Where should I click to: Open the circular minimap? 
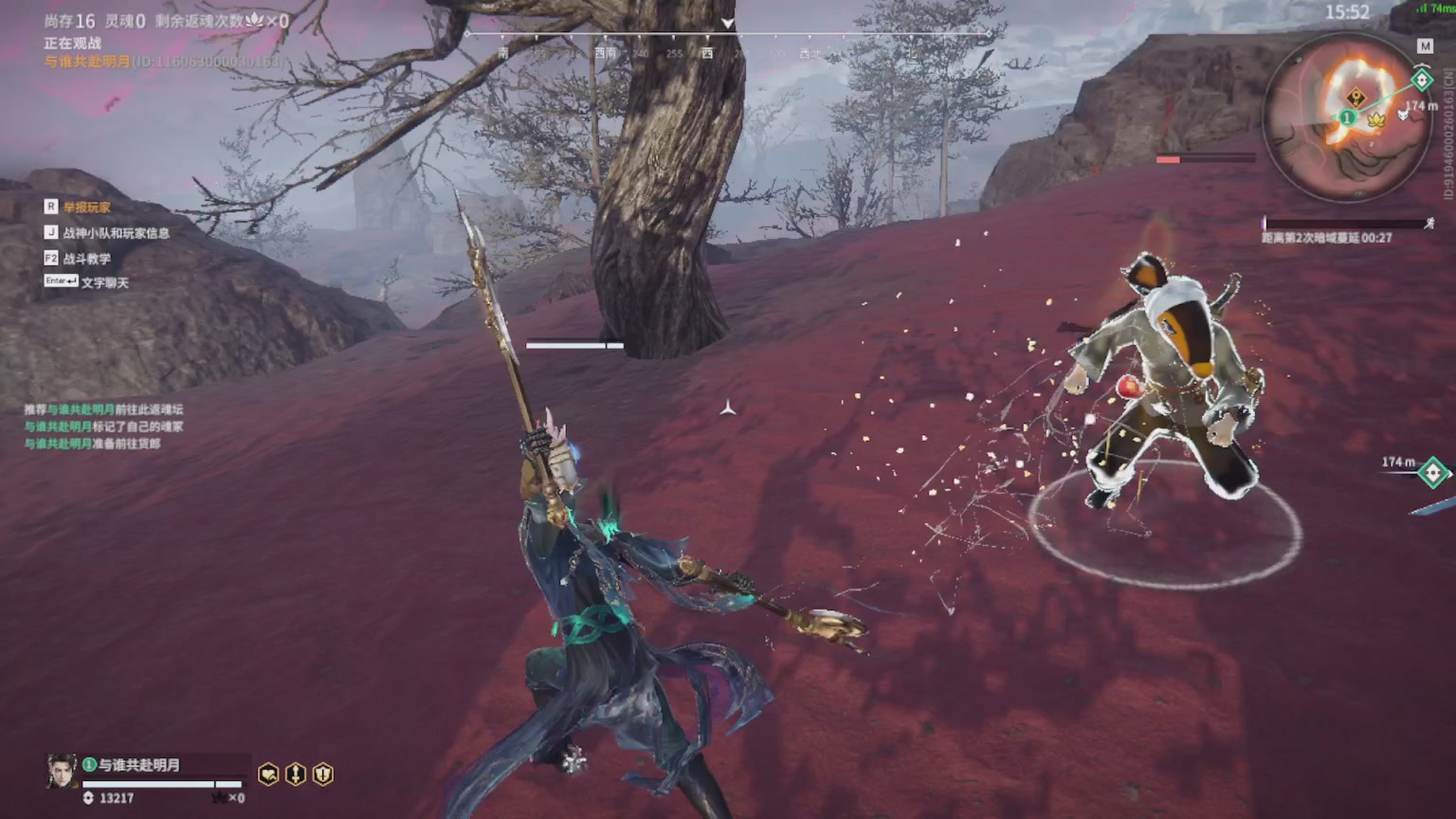point(1347,118)
